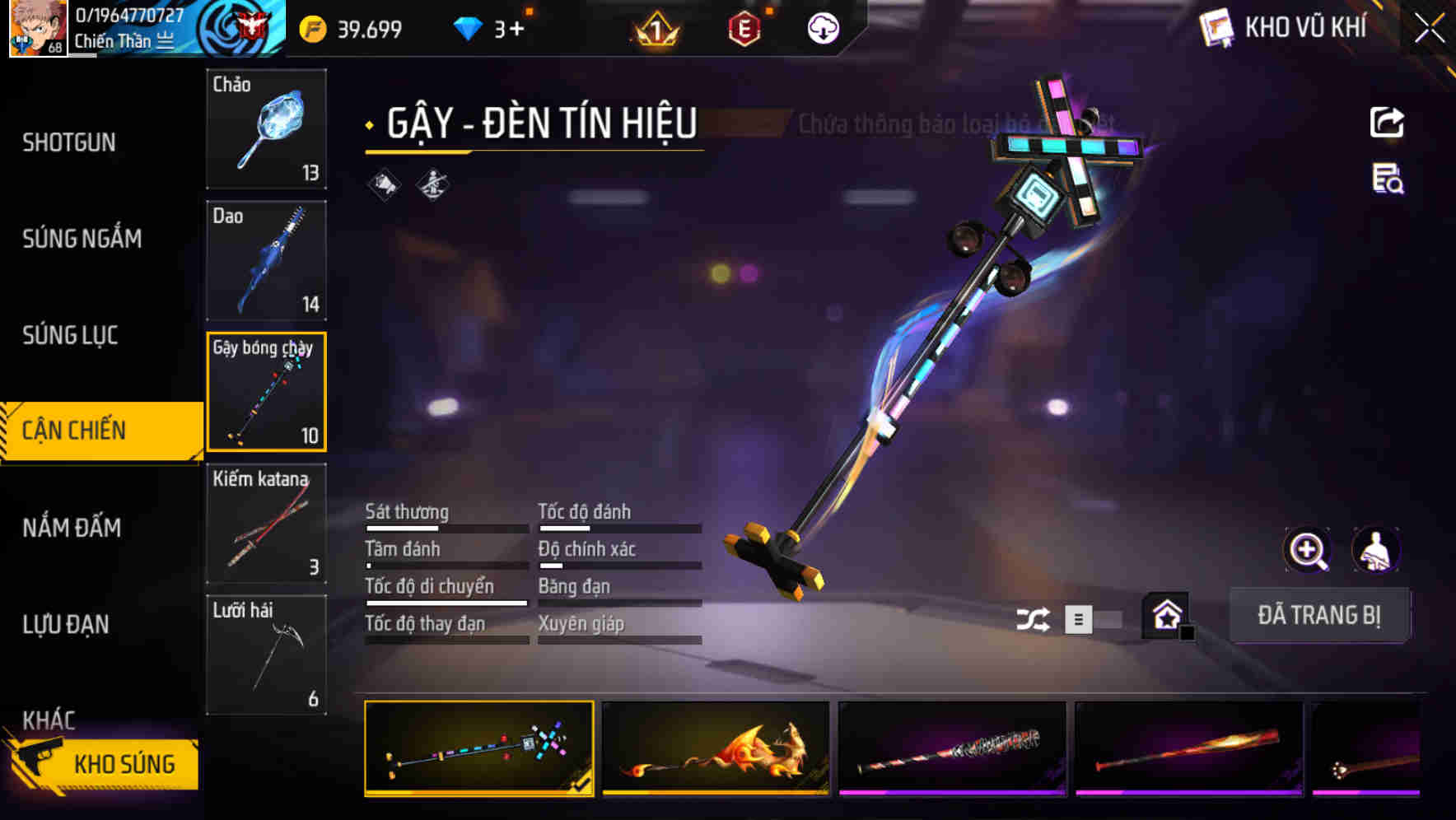Toggle the random skin shuffle icon
The width and height of the screenshot is (1456, 820).
1033,619
